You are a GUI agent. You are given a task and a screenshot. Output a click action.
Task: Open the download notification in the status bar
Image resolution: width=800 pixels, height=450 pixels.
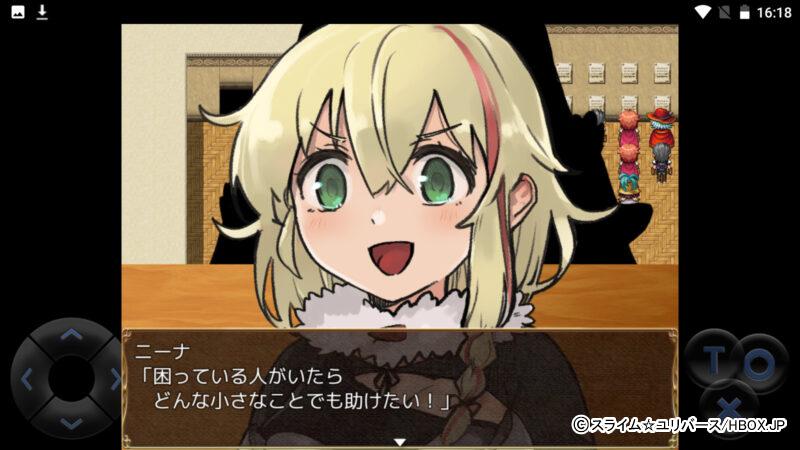42,12
